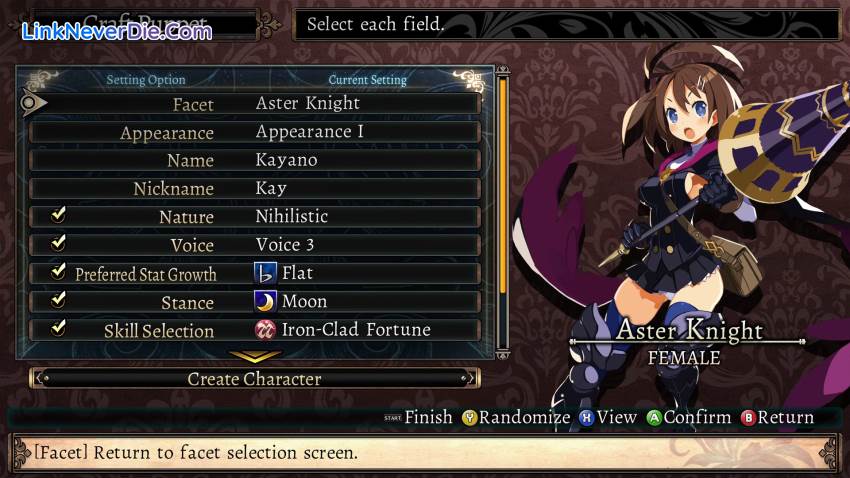Choose the Nature row set to Nihilistic
Image resolution: width=850 pixels, height=478 pixels.
[x=255, y=216]
